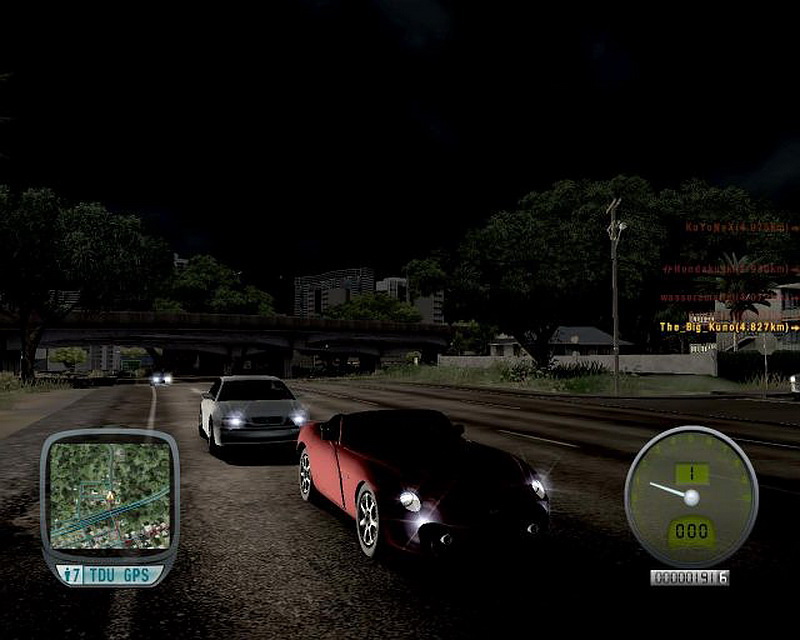Click the yellow player arrow on GPS
800x640 pixels.
[110, 494]
